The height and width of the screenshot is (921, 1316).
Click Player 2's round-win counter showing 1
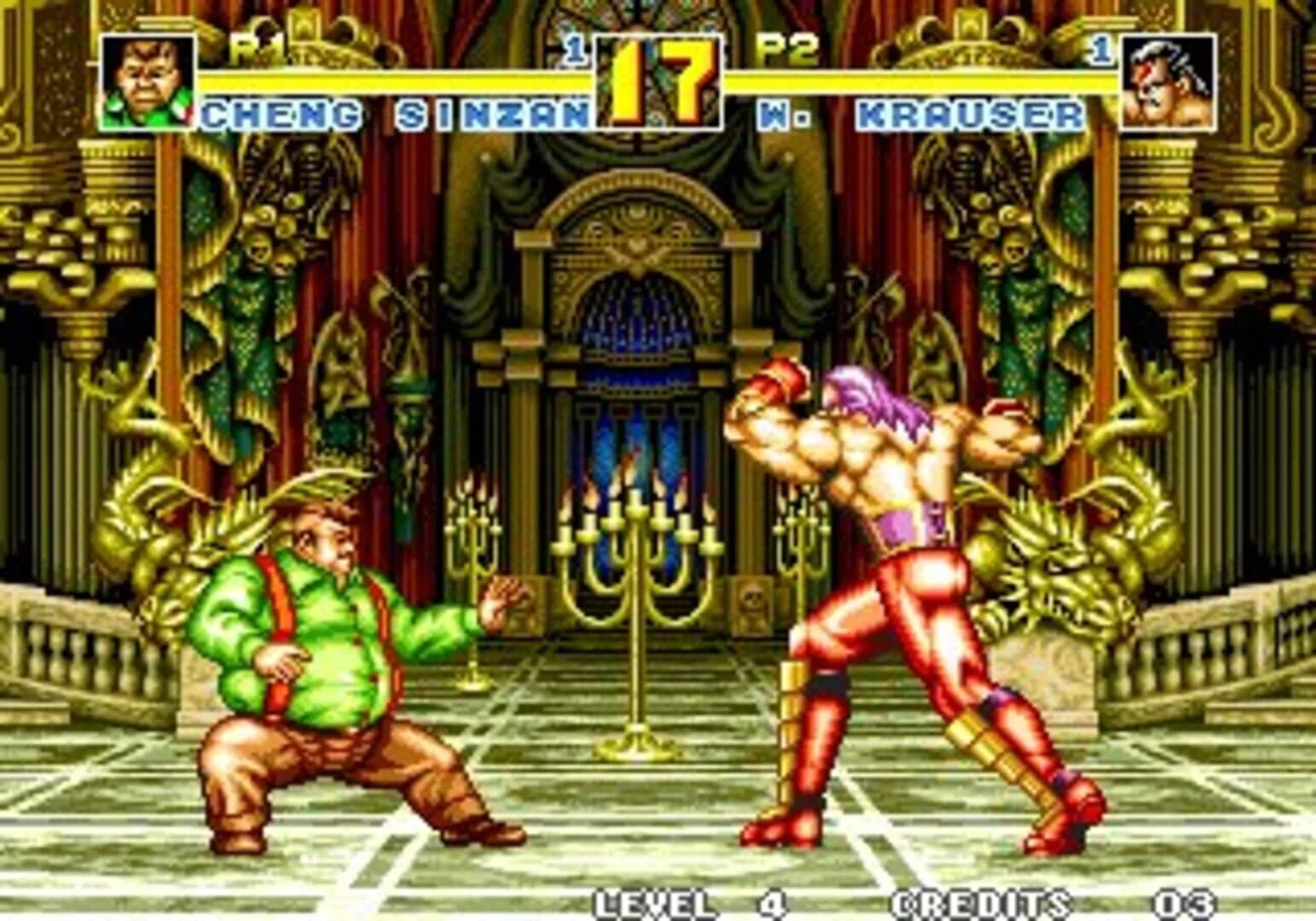[x=1100, y=47]
